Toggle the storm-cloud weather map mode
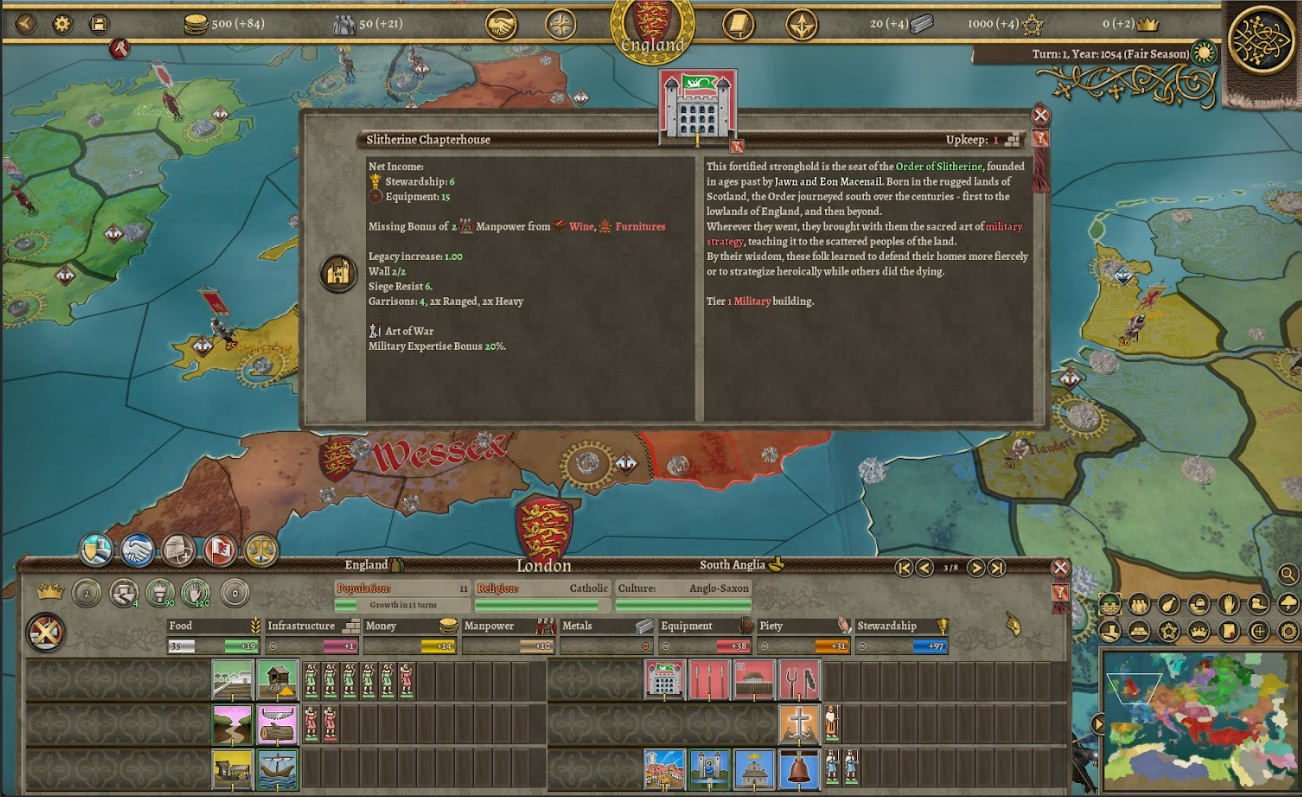Image resolution: width=1302 pixels, height=797 pixels. (1286, 604)
